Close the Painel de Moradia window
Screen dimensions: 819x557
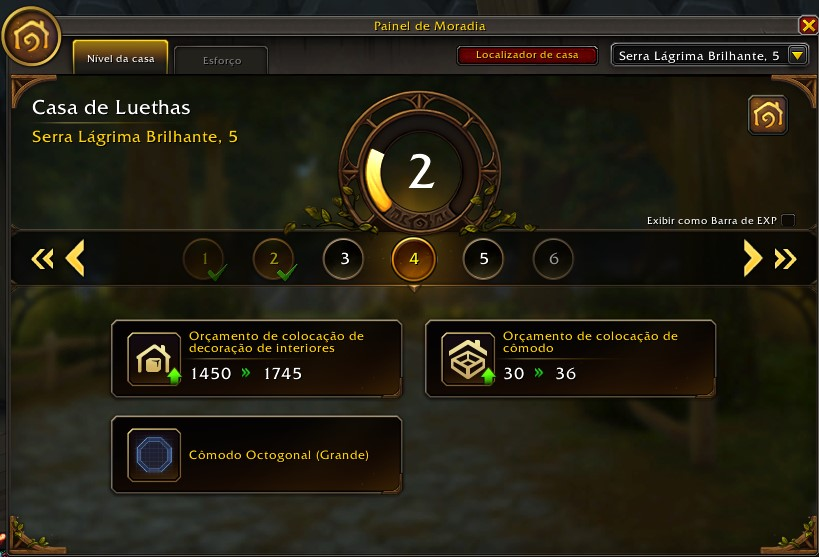pos(807,26)
